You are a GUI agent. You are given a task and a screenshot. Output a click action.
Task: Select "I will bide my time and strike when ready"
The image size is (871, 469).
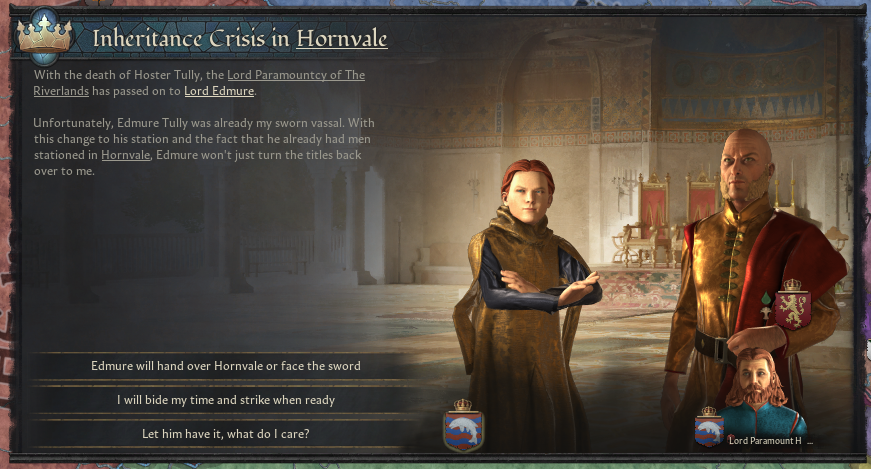pos(225,400)
